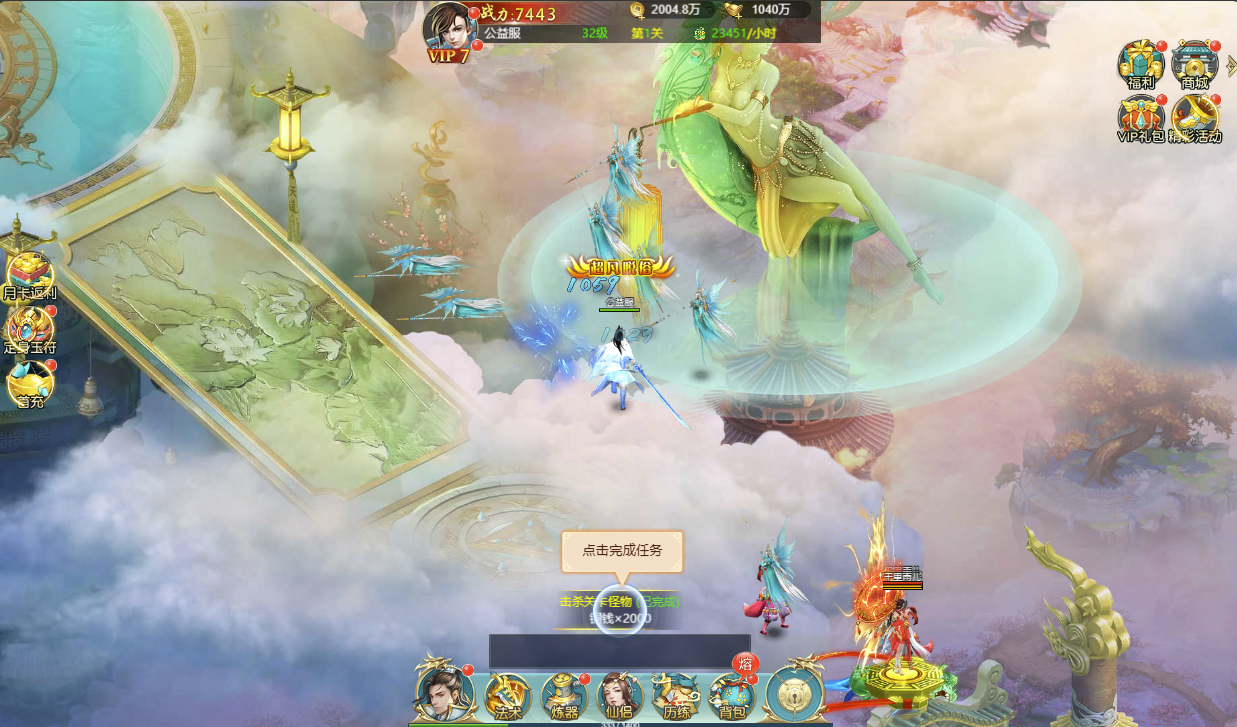Screen dimensions: 1237x727
Task: Click the chat box above the bottom bar
Action: pyautogui.click(x=619, y=651)
